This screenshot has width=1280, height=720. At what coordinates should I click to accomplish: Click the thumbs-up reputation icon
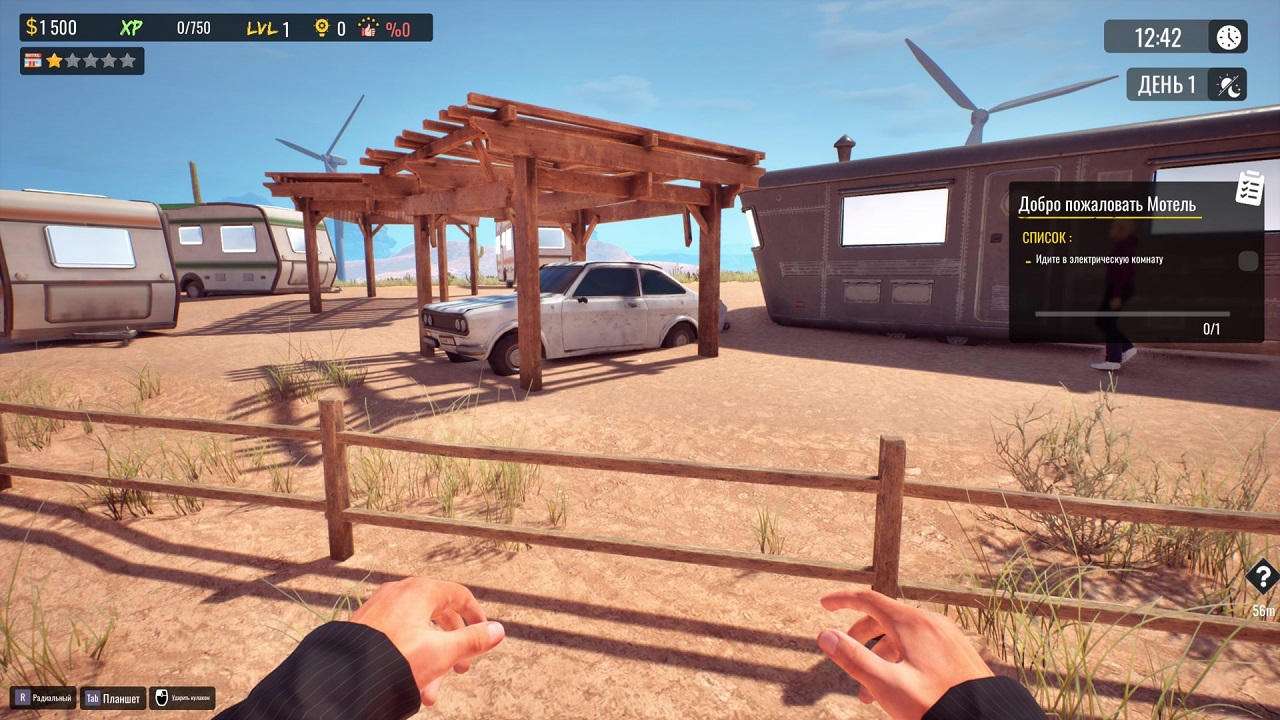pyautogui.click(x=368, y=28)
